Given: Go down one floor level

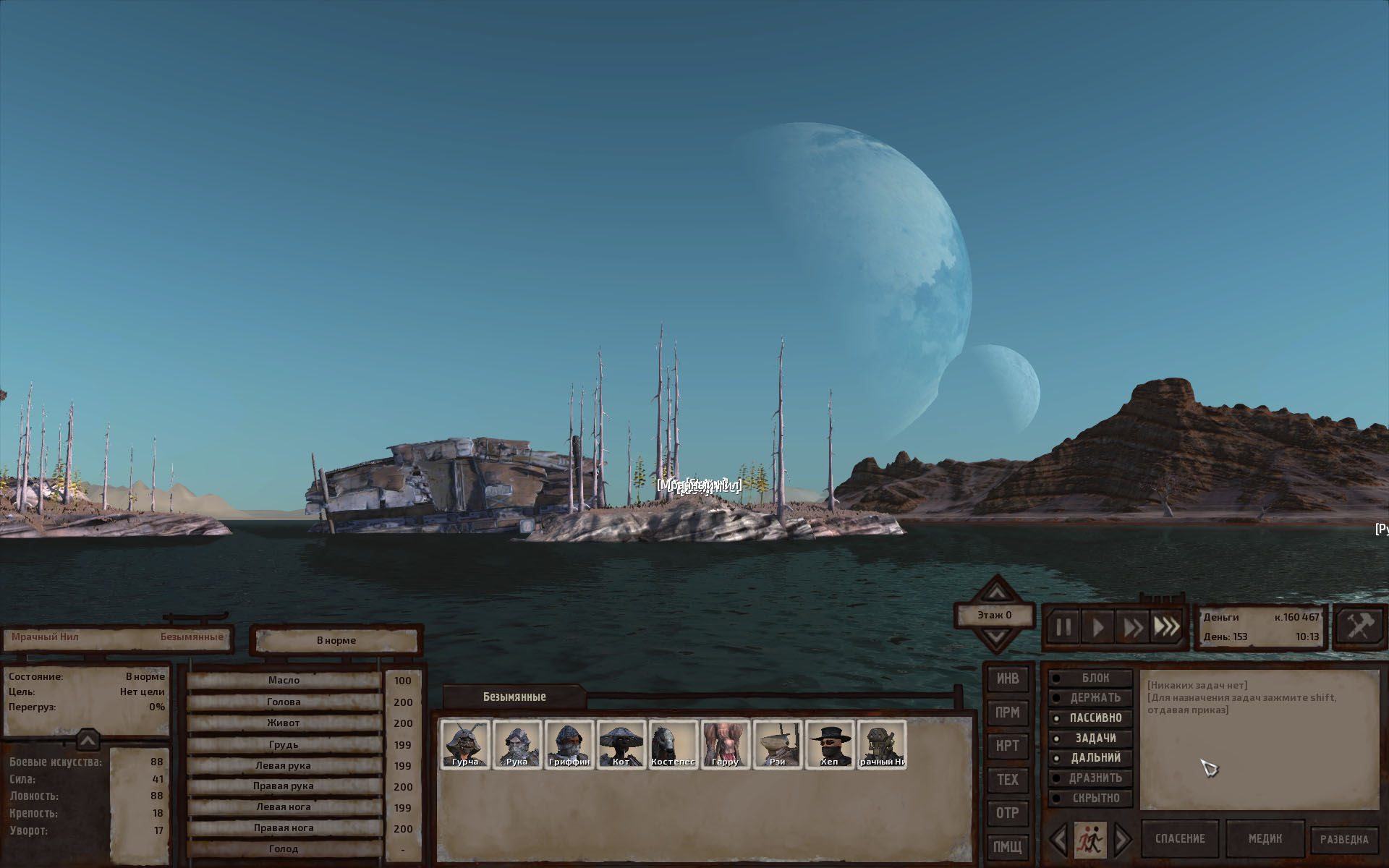Looking at the screenshot, I should pos(996,638).
